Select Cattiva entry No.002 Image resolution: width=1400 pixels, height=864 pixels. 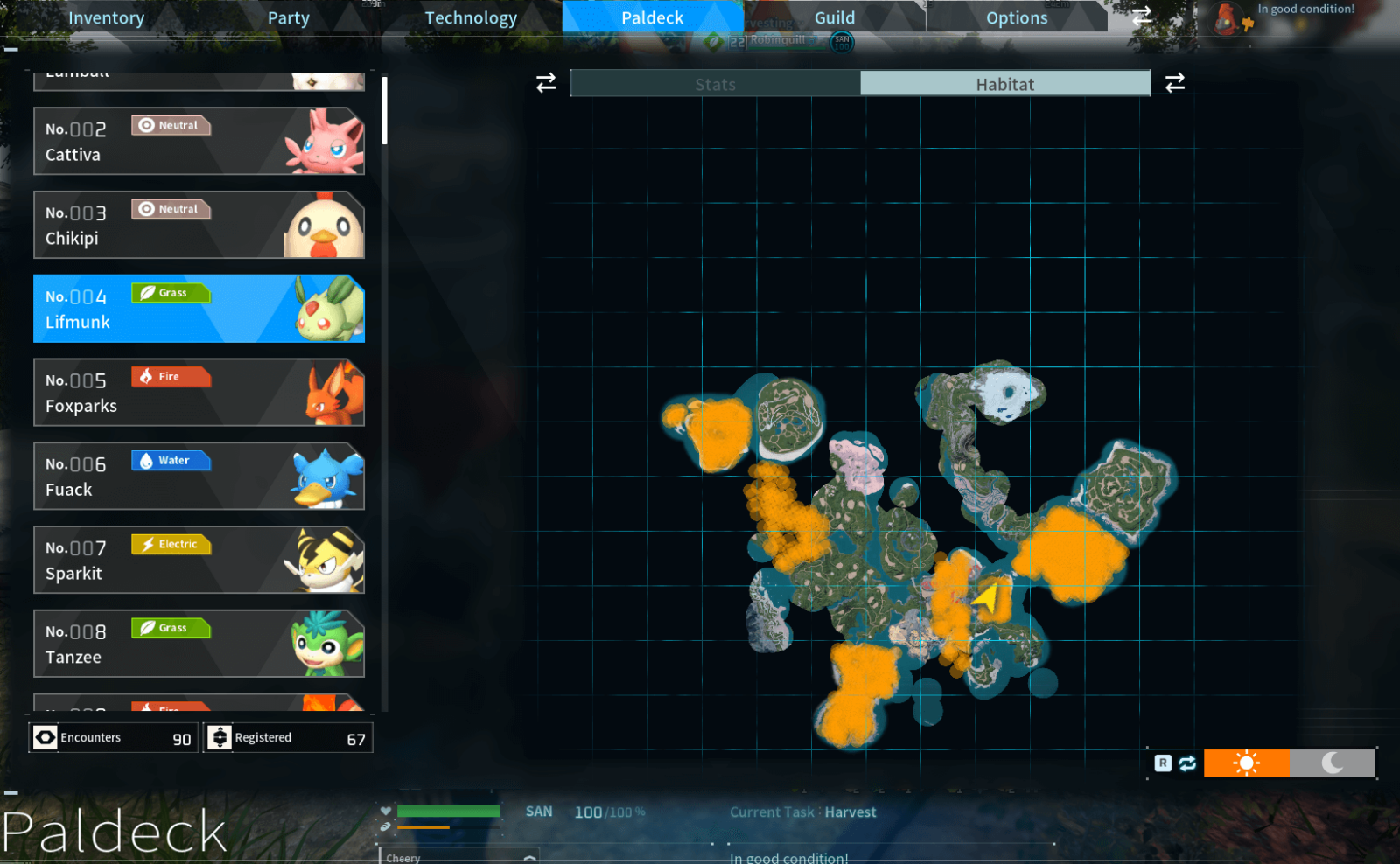[199, 141]
